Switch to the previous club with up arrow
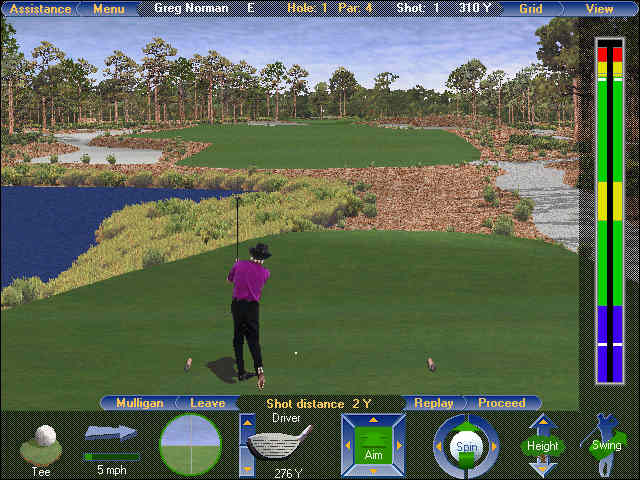Image resolution: width=640 pixels, height=480 pixels. (247, 424)
